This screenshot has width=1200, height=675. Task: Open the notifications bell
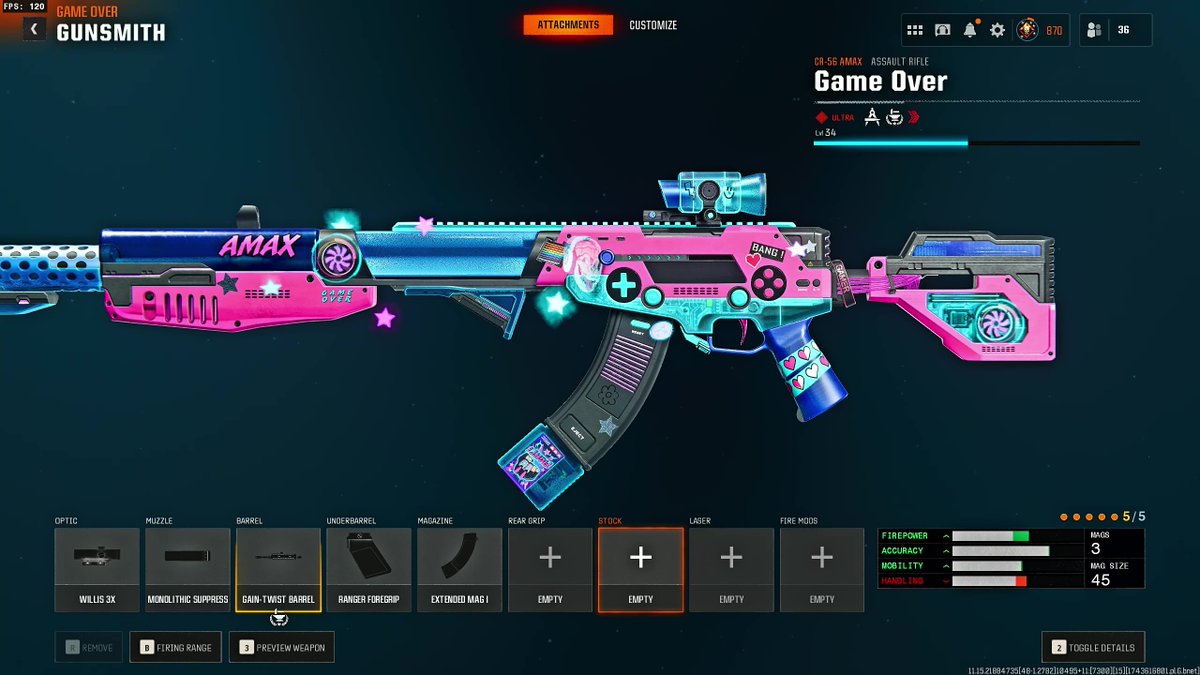(x=970, y=30)
